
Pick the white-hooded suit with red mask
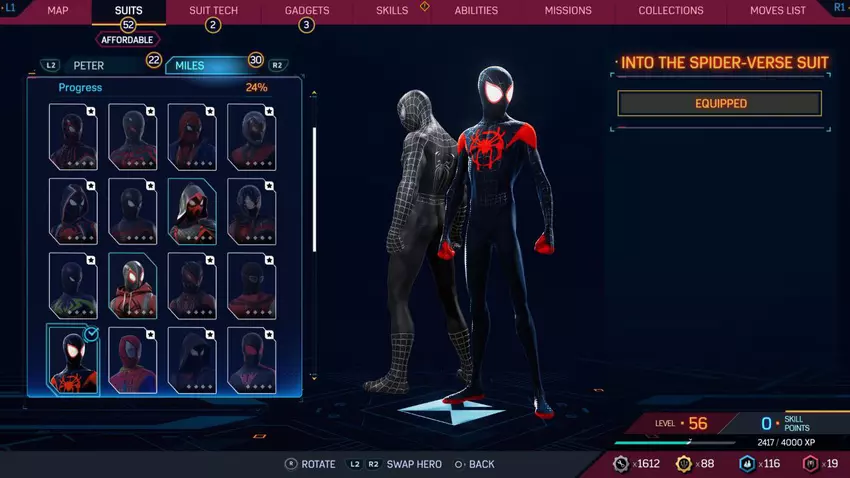[192, 210]
